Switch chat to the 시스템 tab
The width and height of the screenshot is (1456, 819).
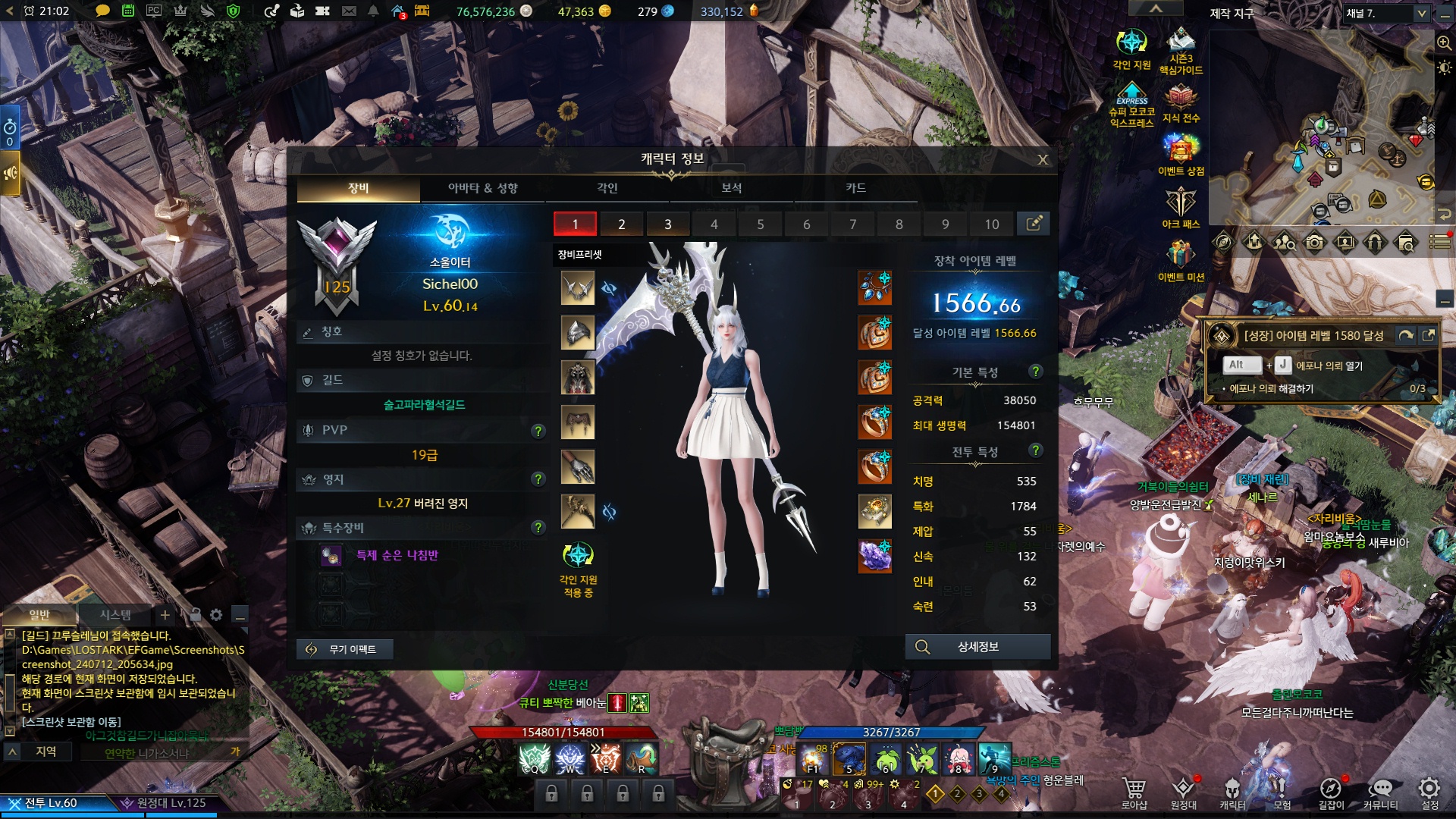click(115, 615)
